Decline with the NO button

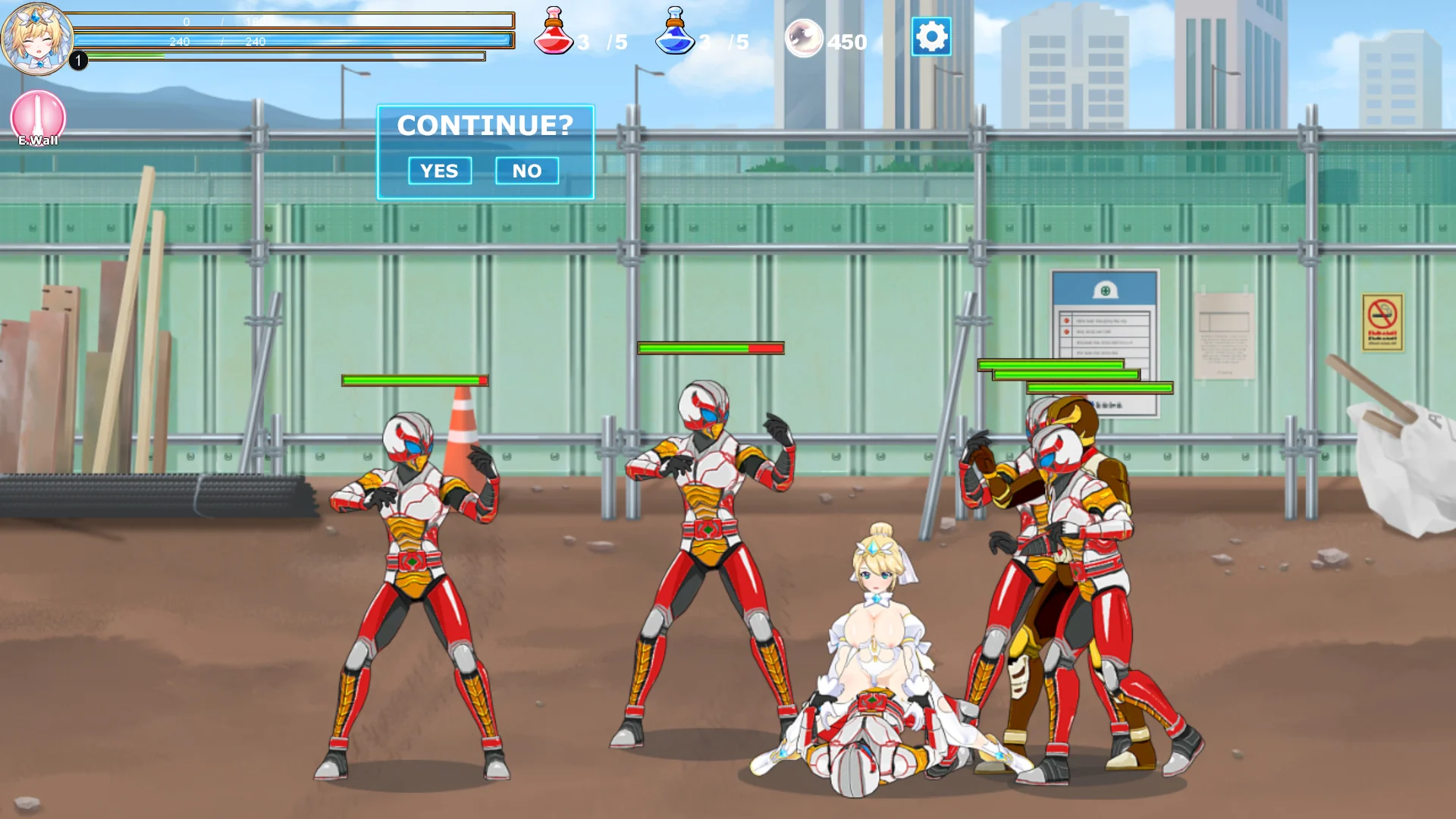click(527, 171)
